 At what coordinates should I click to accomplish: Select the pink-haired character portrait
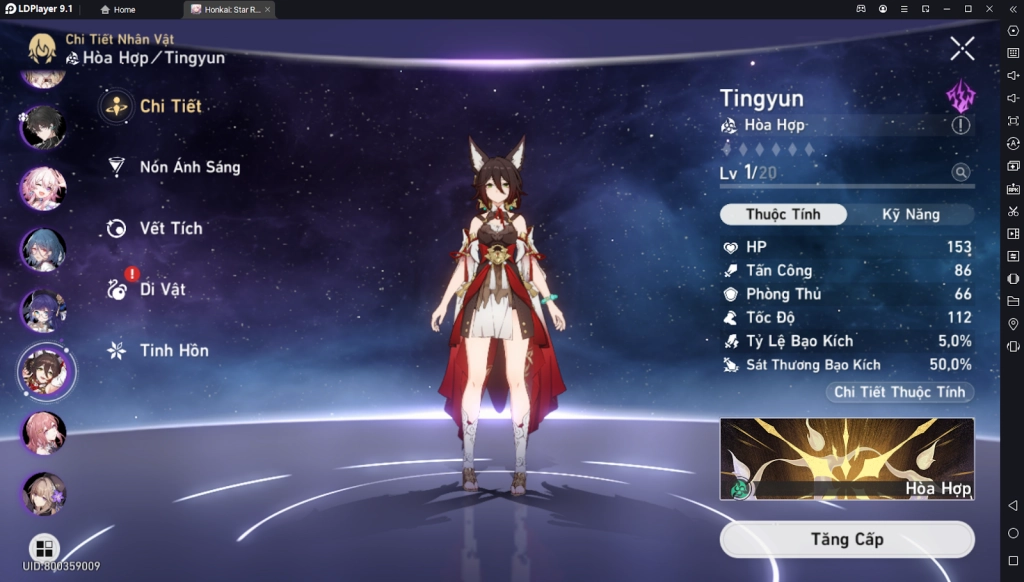point(44,188)
